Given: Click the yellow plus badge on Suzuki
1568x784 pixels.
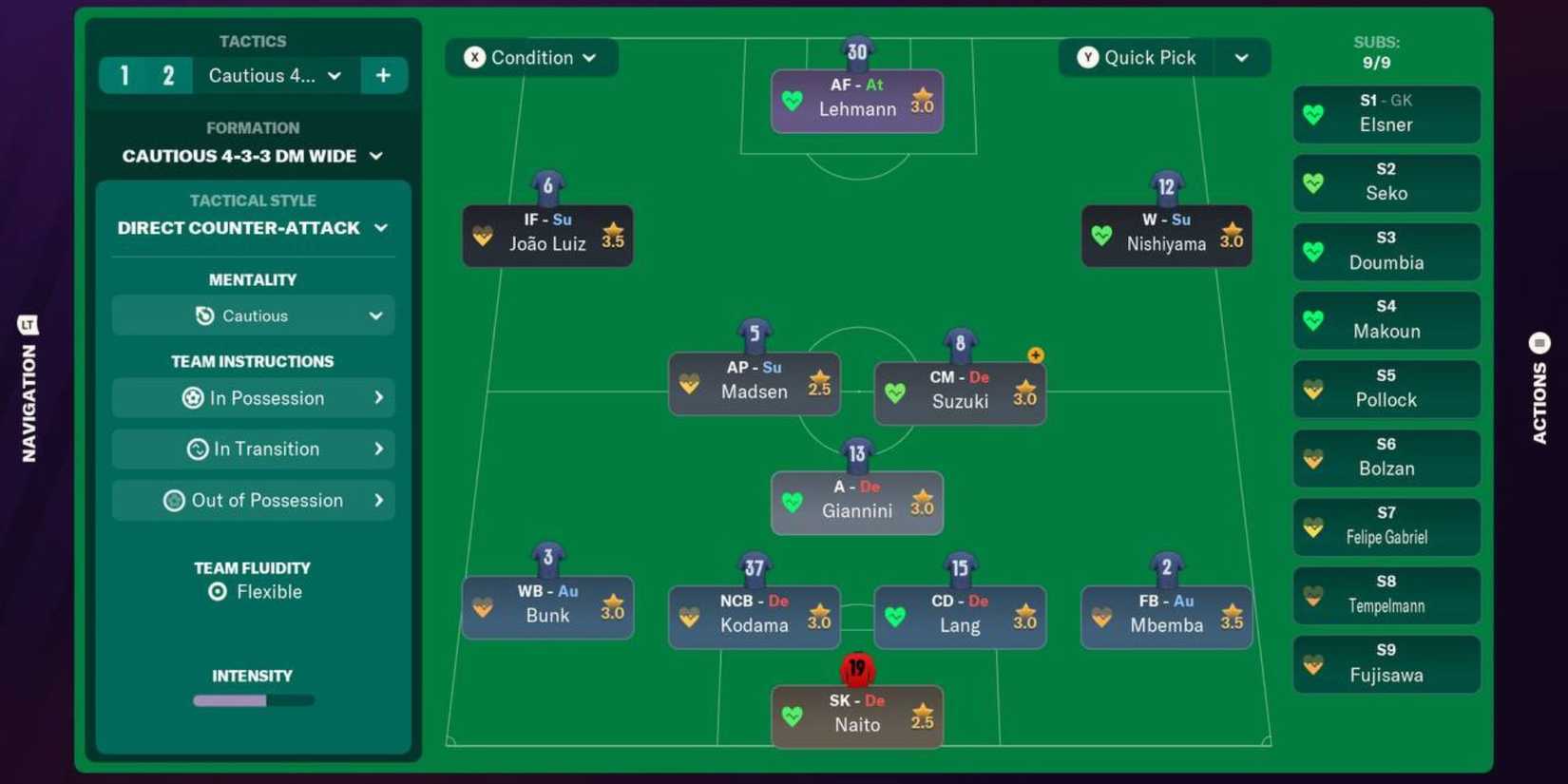Looking at the screenshot, I should point(1035,354).
